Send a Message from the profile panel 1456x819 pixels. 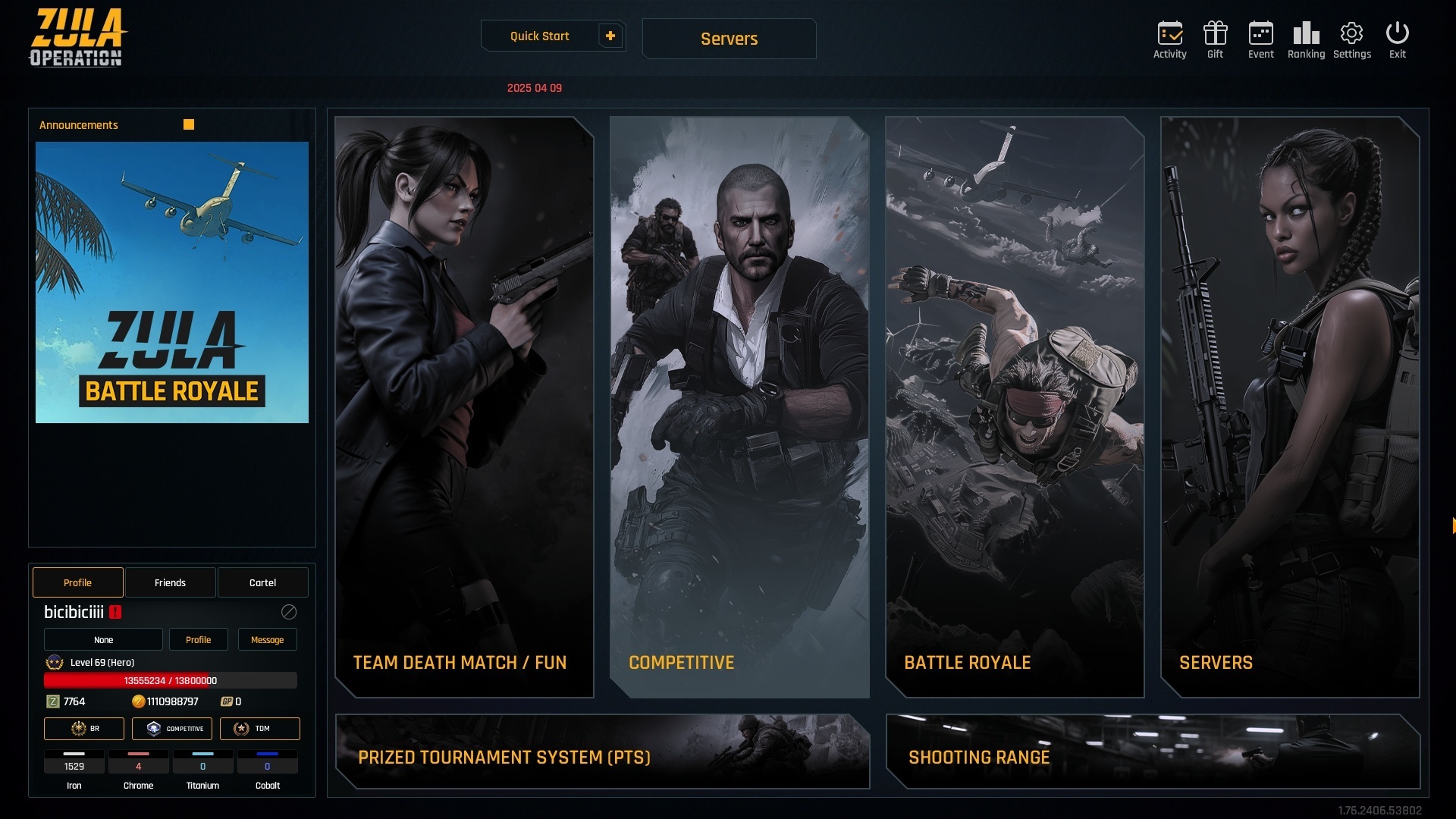coord(267,639)
